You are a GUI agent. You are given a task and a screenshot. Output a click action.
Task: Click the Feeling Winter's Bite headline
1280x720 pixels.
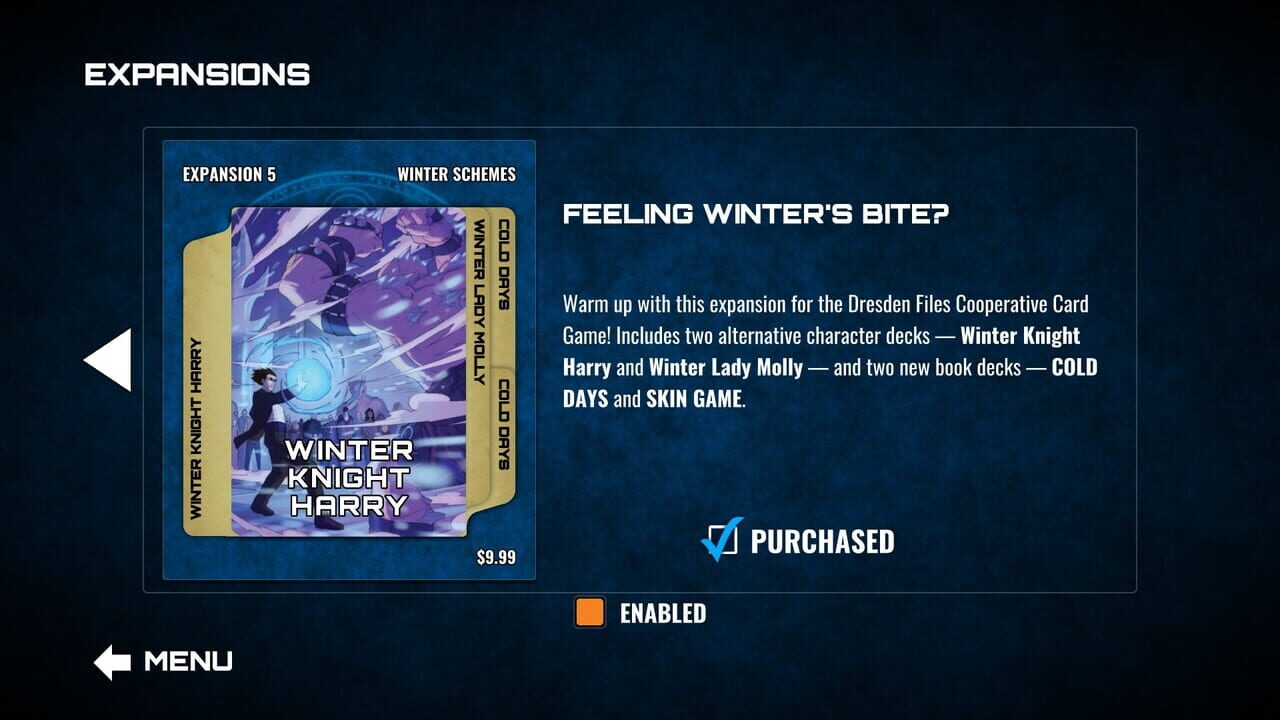(756, 214)
